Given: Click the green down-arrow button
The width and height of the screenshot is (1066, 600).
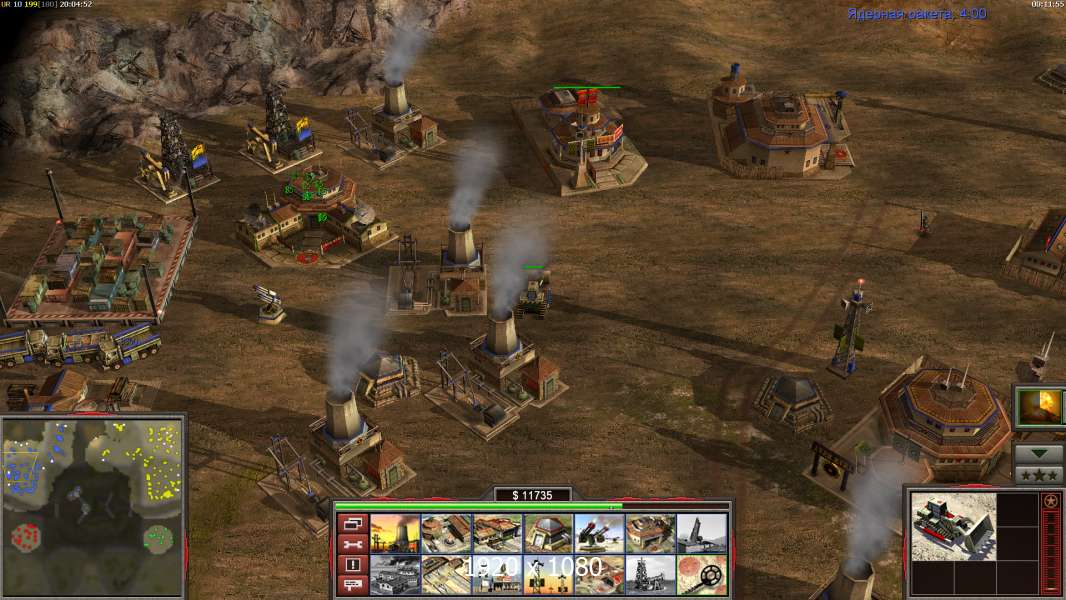Looking at the screenshot, I should [x=1039, y=453].
